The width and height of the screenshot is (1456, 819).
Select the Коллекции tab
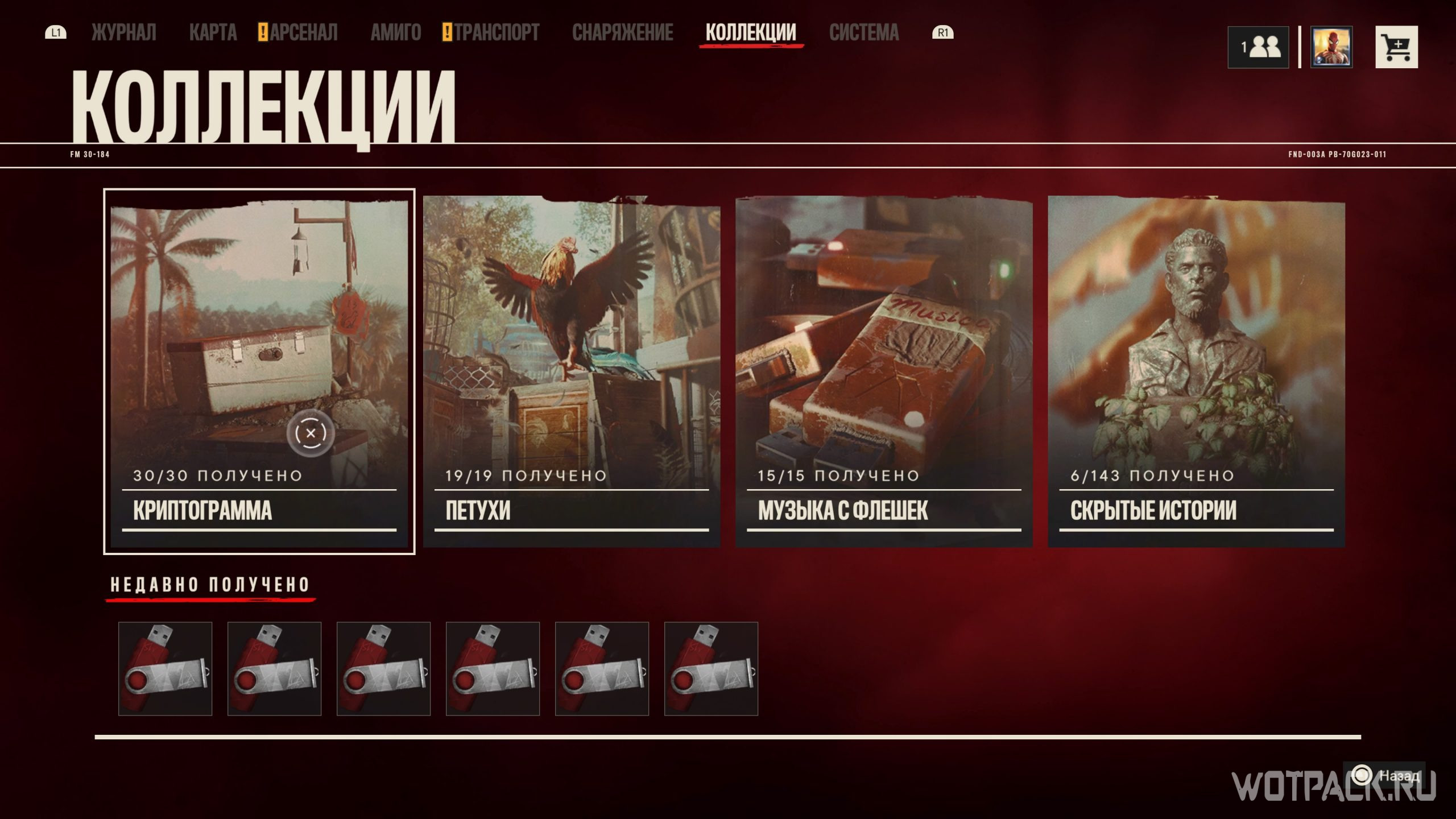[x=751, y=32]
